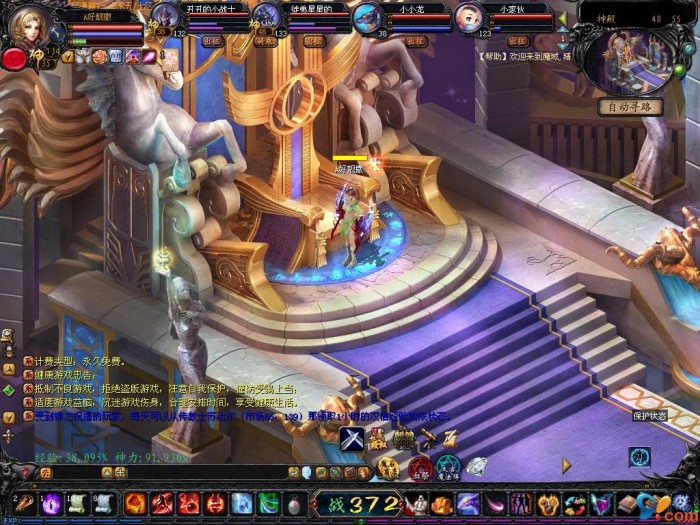Screen dimensions: 700x525
Task: Click the crossed swords attack icon
Action: tap(351, 437)
